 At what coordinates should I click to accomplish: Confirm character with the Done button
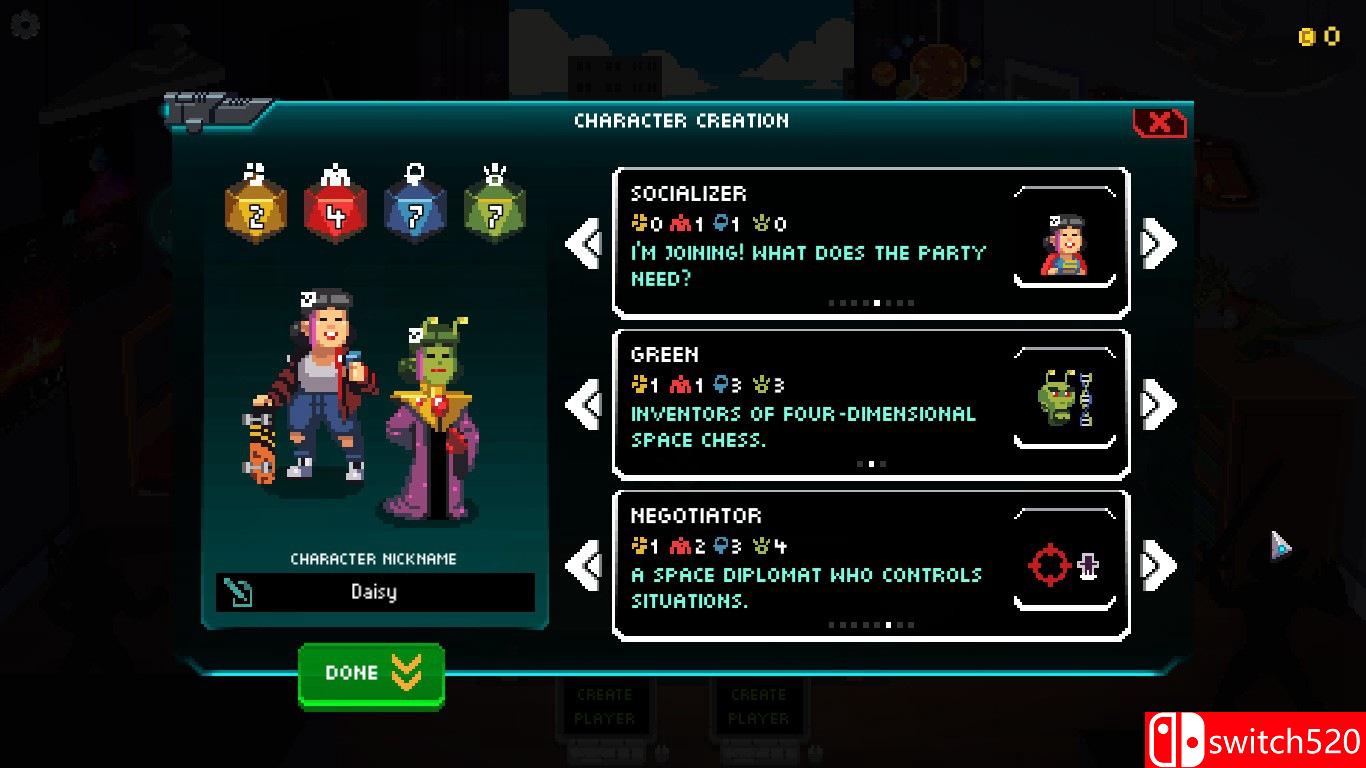tap(371, 674)
